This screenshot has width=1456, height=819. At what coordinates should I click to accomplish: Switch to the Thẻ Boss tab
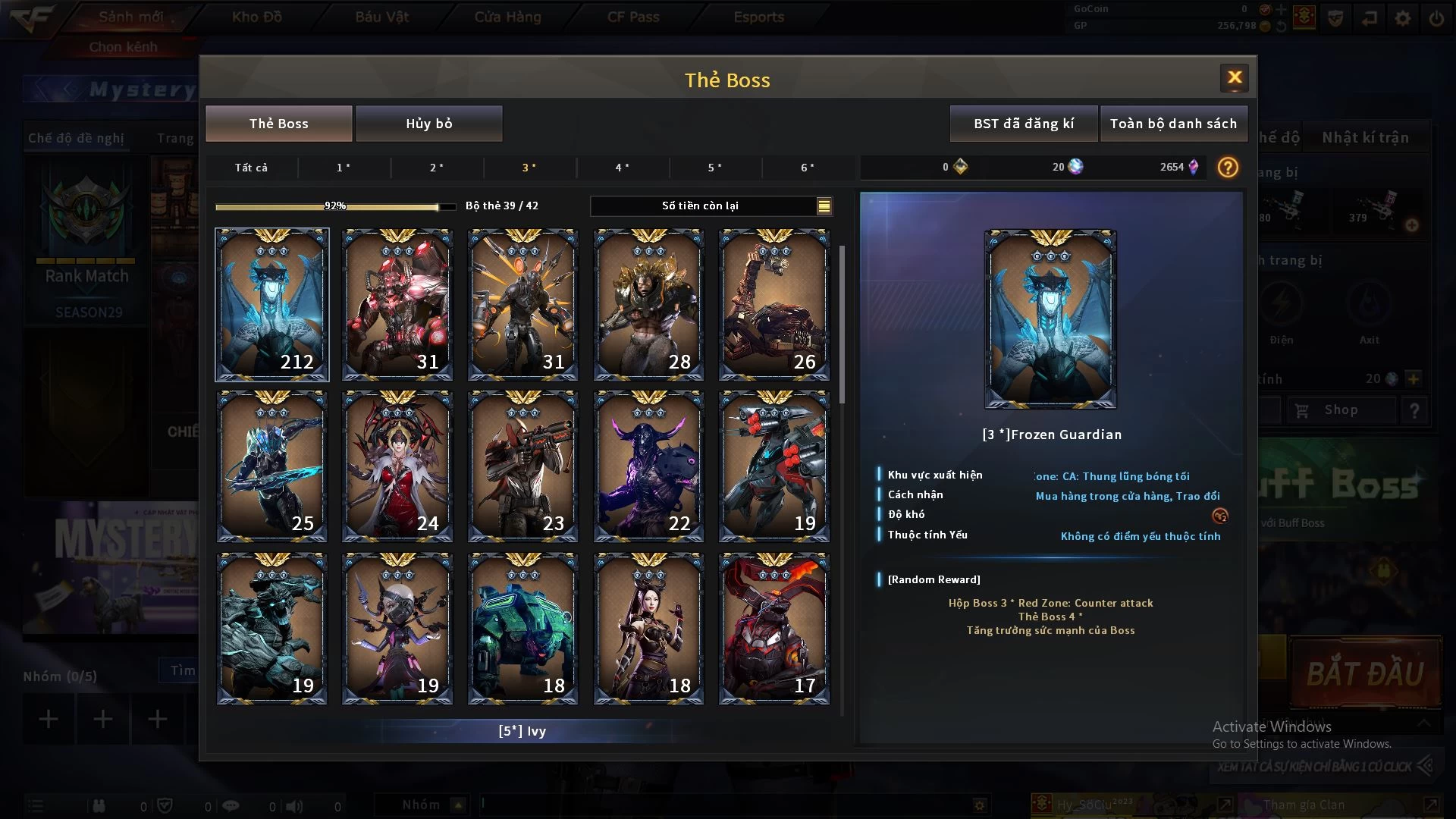coord(278,124)
